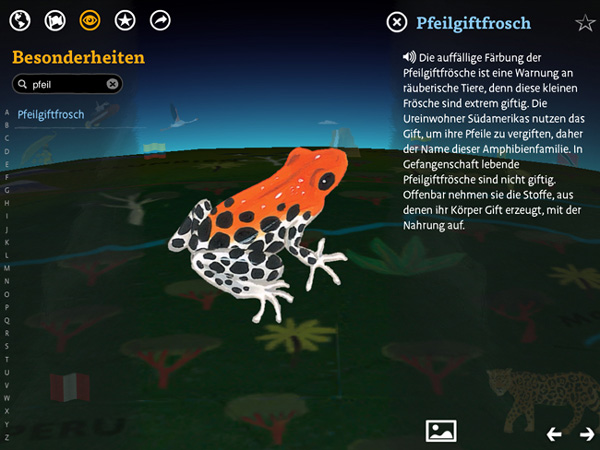Close the Pfeilgiftfrosch info panel
The width and height of the screenshot is (600, 450).
(x=397, y=23)
